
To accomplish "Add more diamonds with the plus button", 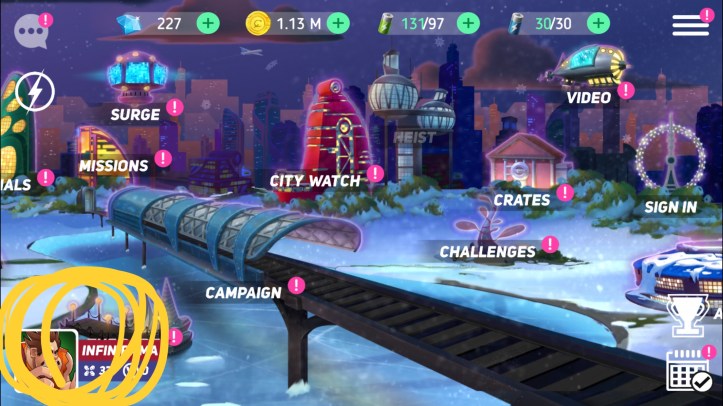I will click(208, 23).
